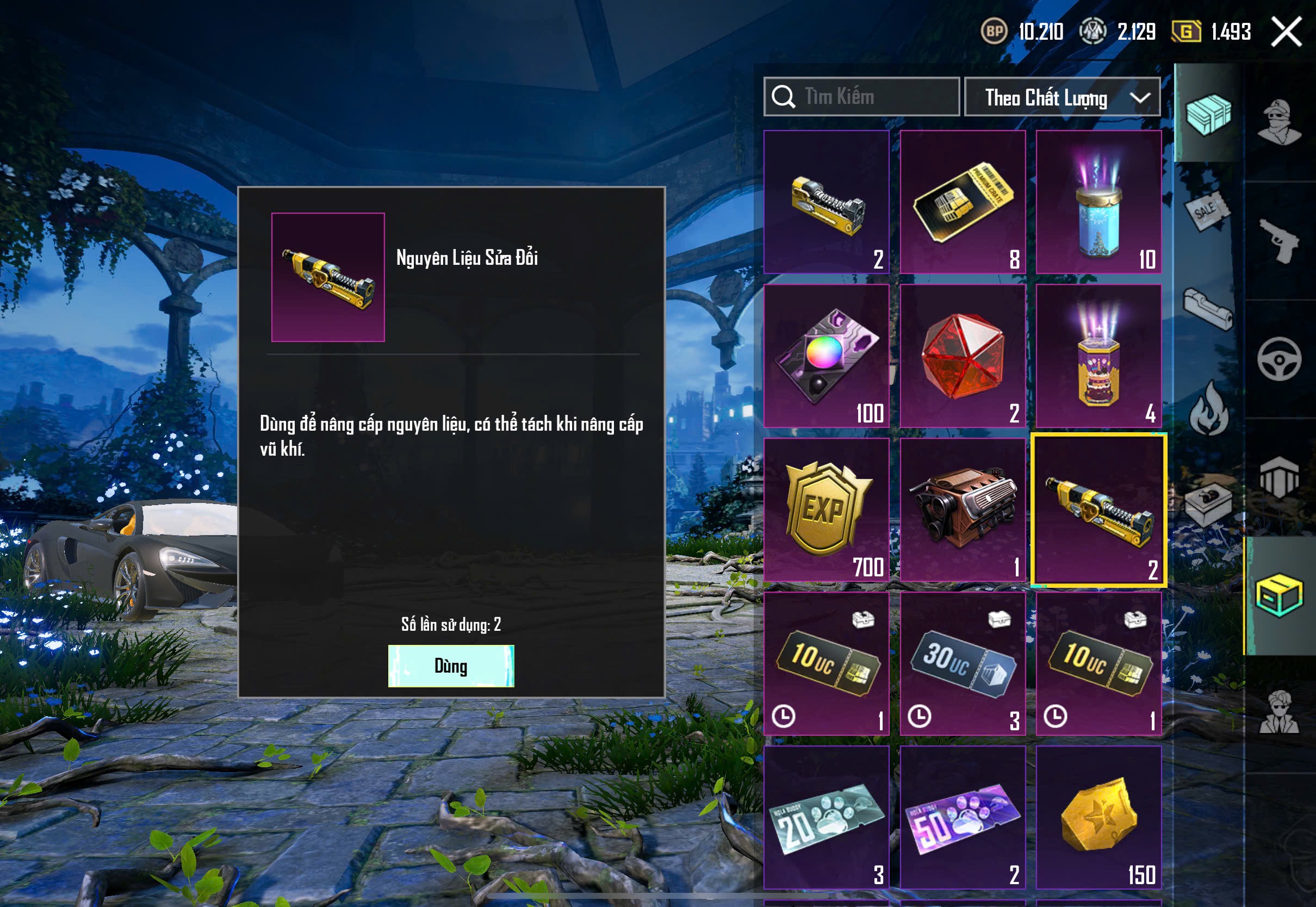Choose the EXP badge item

click(x=826, y=510)
